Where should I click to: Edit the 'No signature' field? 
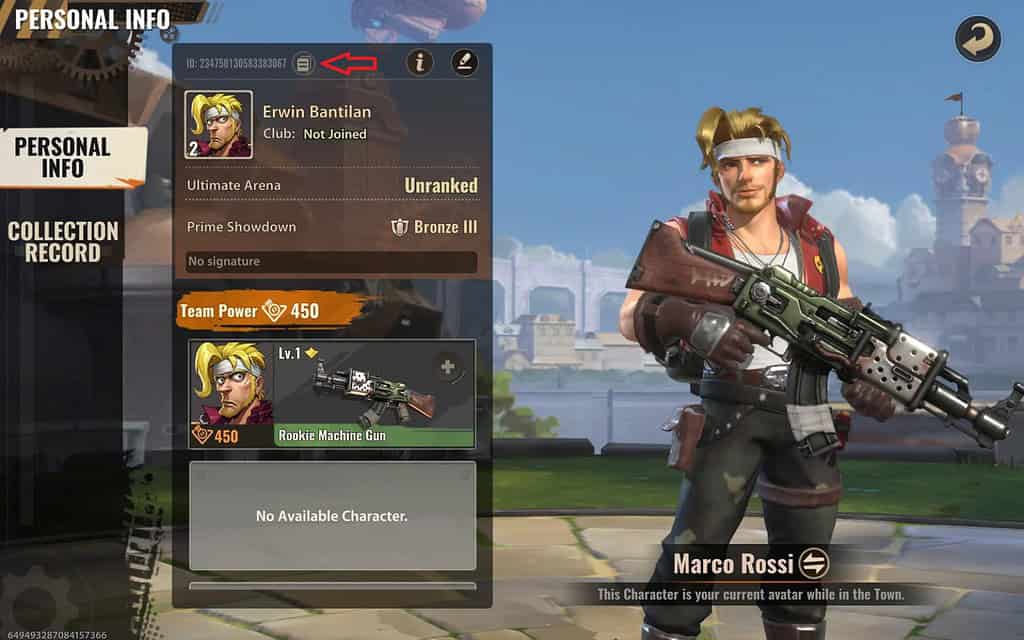331,262
